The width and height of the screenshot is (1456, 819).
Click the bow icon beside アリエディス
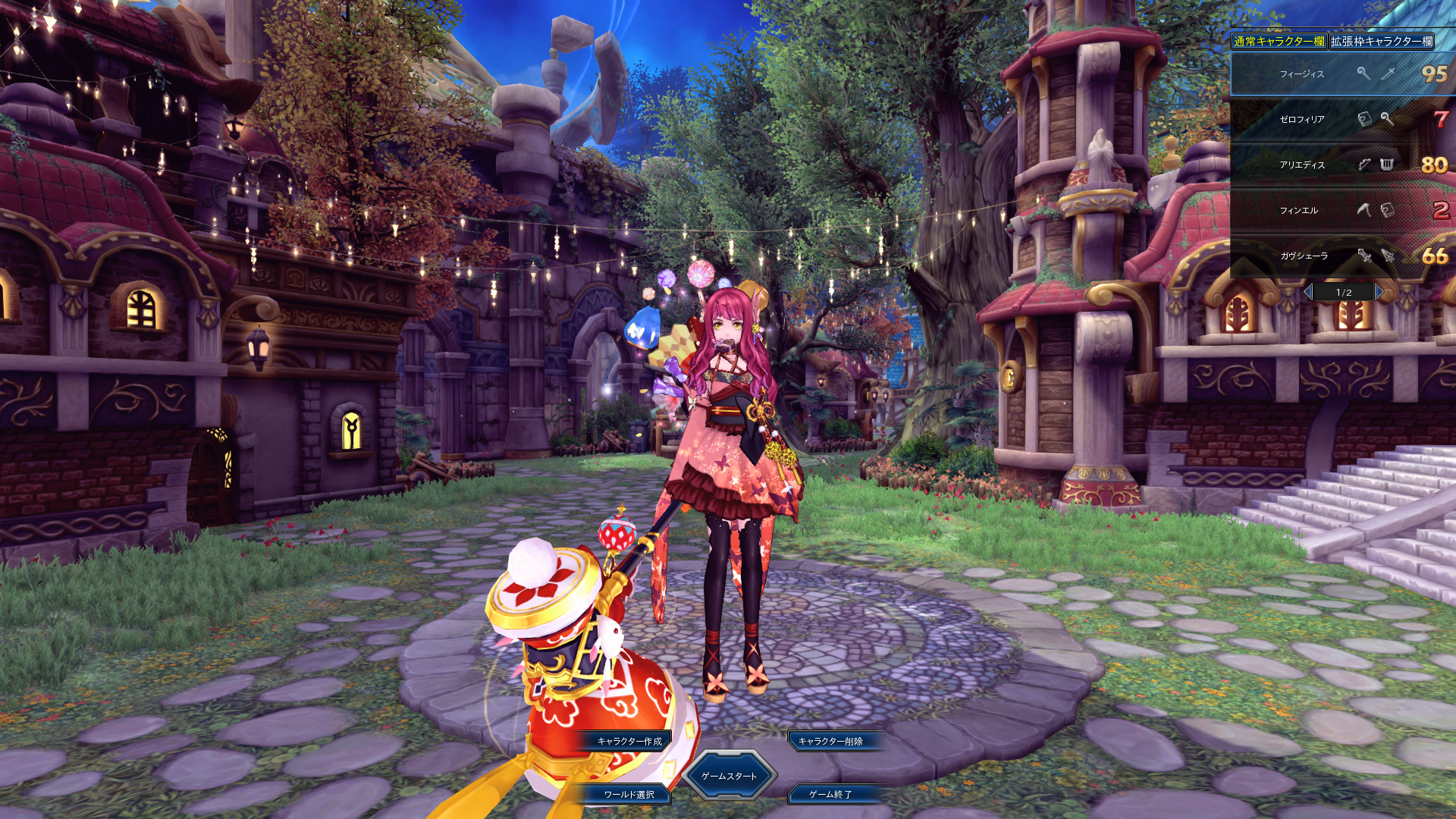[x=1366, y=163]
